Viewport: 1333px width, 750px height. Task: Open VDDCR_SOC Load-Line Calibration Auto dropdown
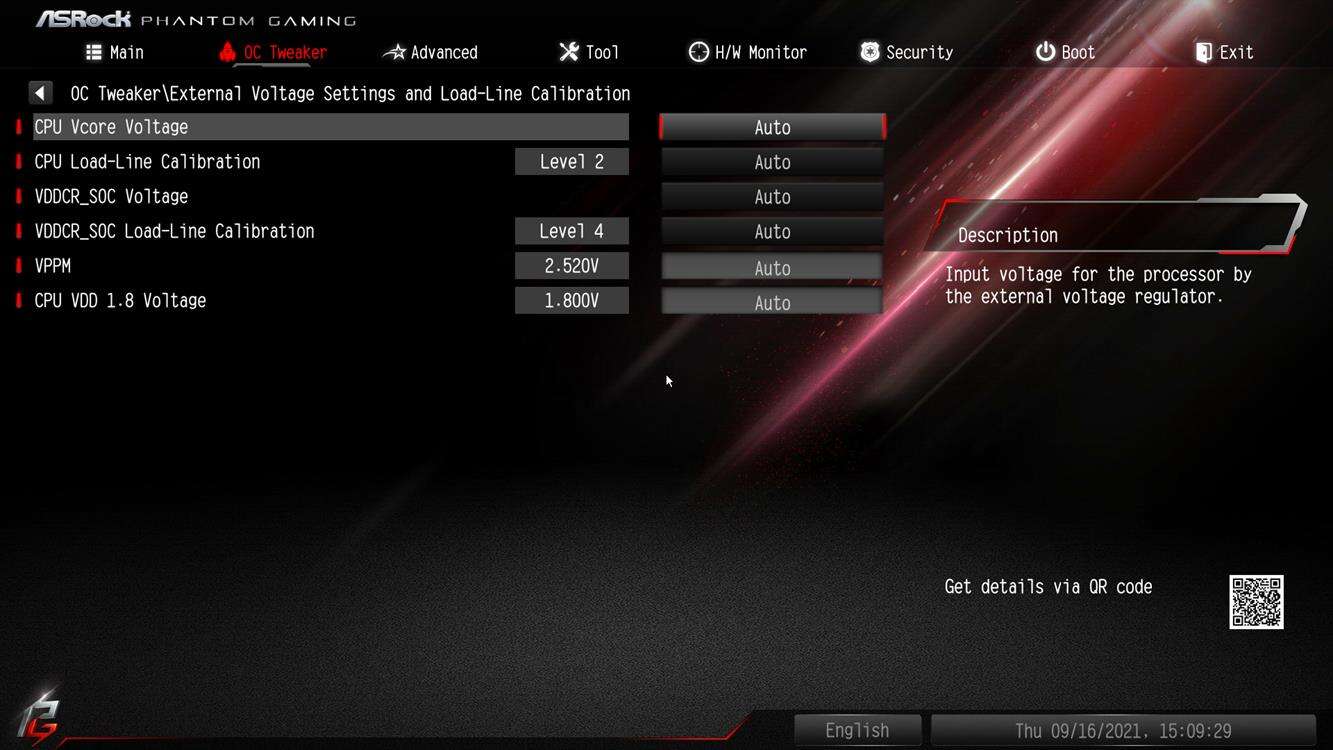point(772,232)
